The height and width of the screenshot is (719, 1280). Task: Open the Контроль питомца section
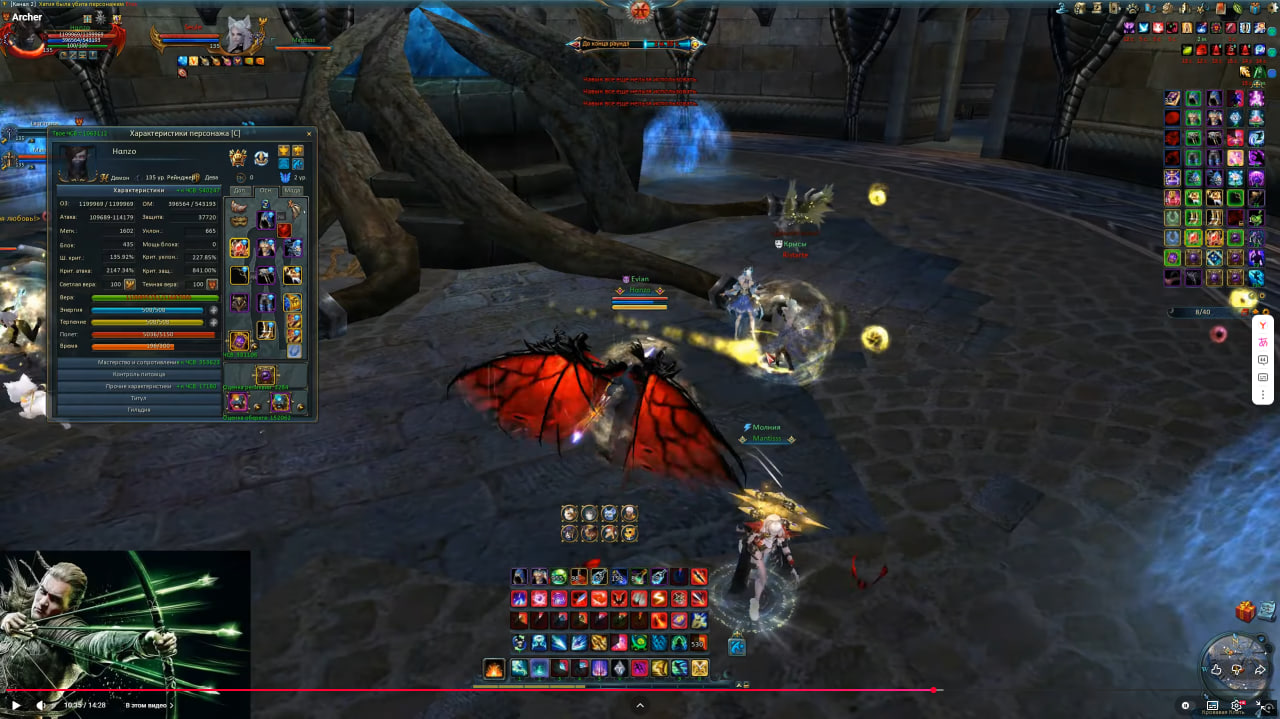[139, 374]
